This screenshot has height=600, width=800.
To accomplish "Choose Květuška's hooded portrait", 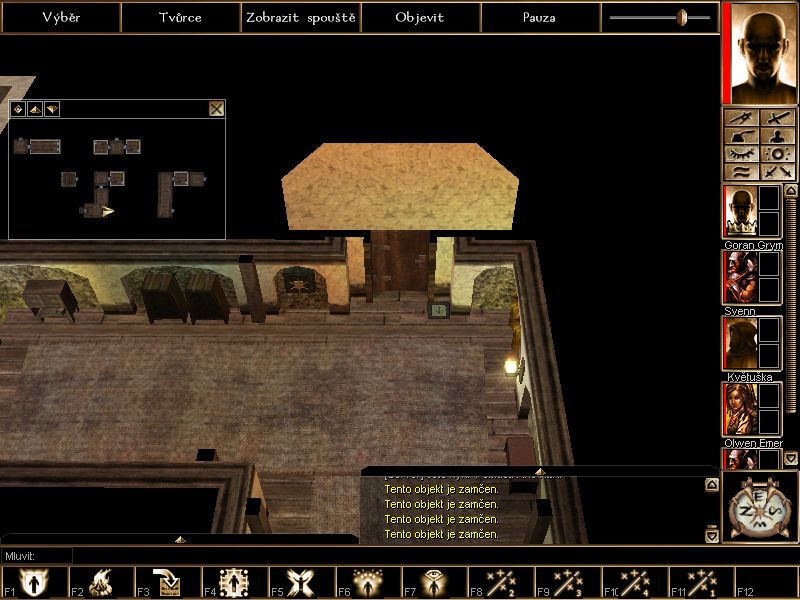I will tap(739, 343).
